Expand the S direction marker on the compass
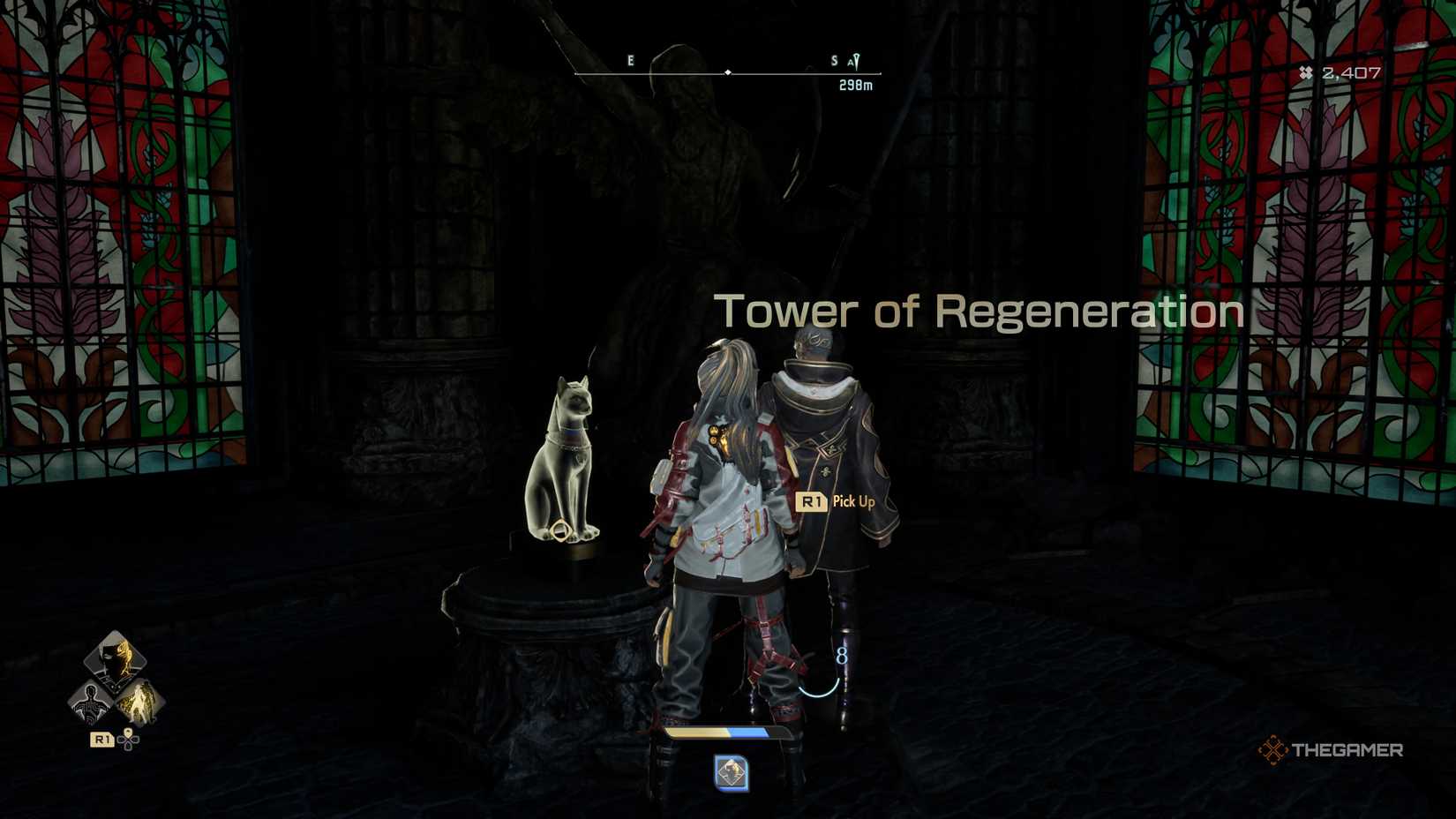Viewport: 1456px width, 819px height. (x=833, y=60)
